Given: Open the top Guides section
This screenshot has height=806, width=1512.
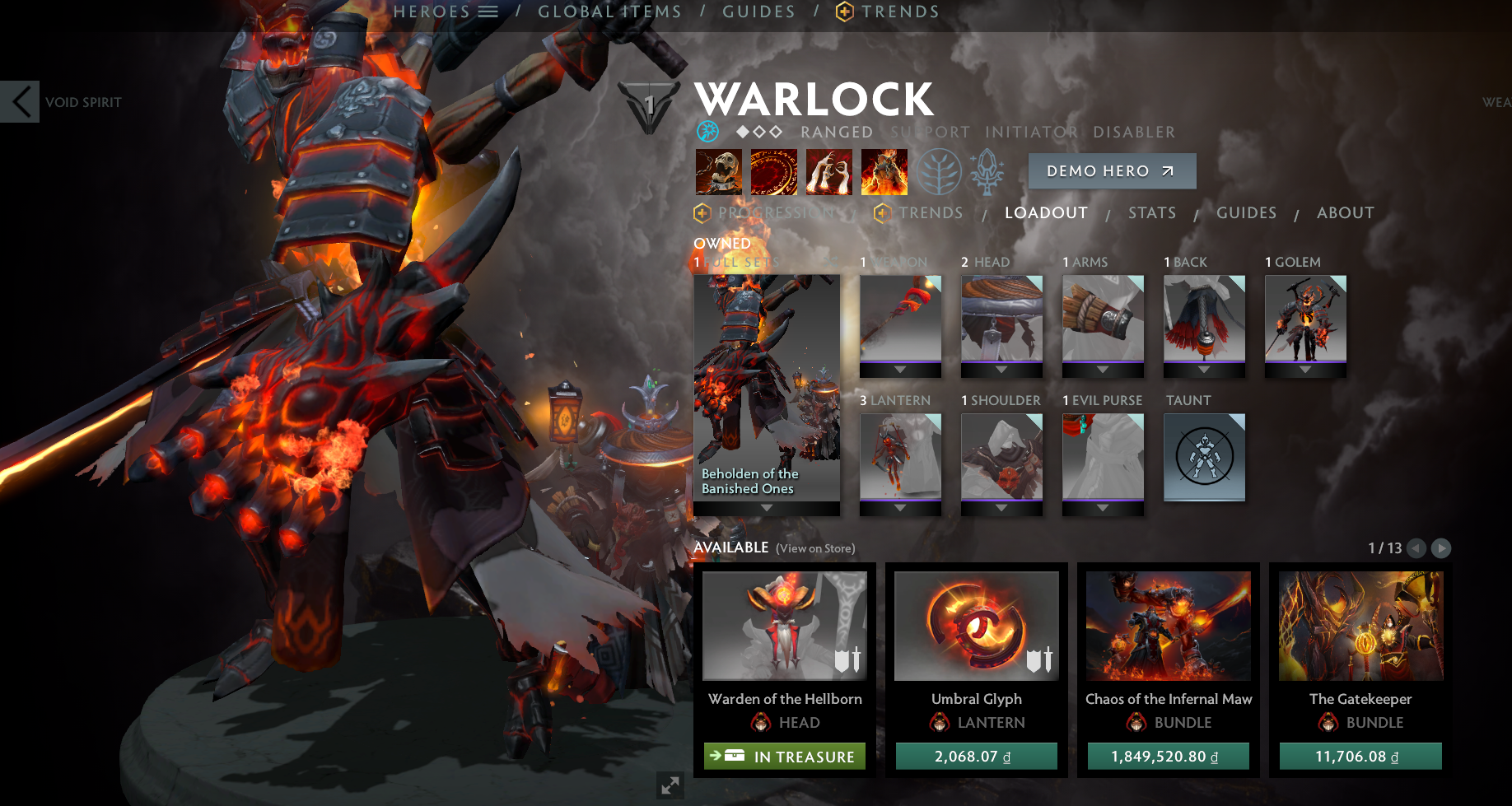Looking at the screenshot, I should tap(758, 12).
